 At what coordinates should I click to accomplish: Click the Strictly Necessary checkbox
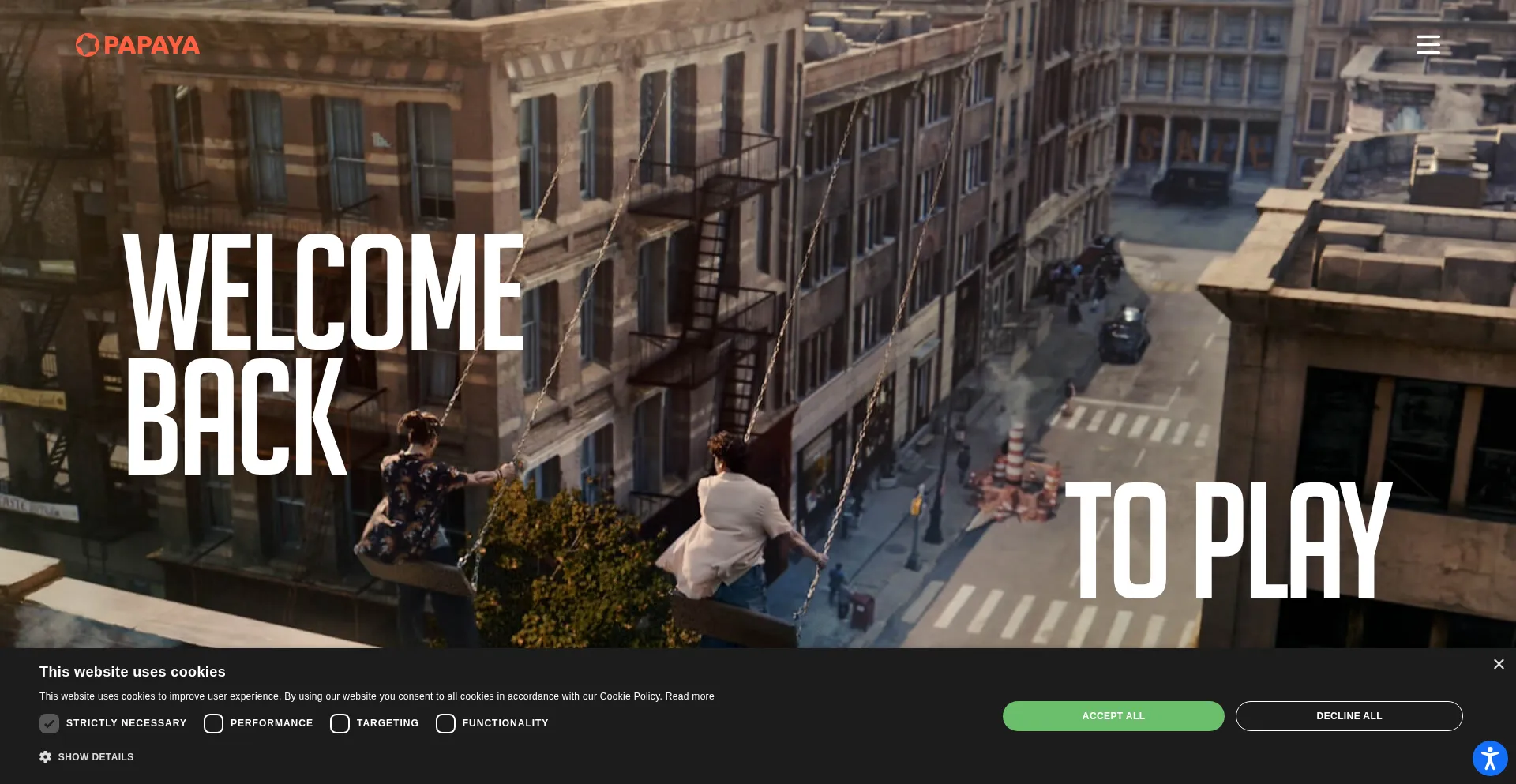pos(49,723)
